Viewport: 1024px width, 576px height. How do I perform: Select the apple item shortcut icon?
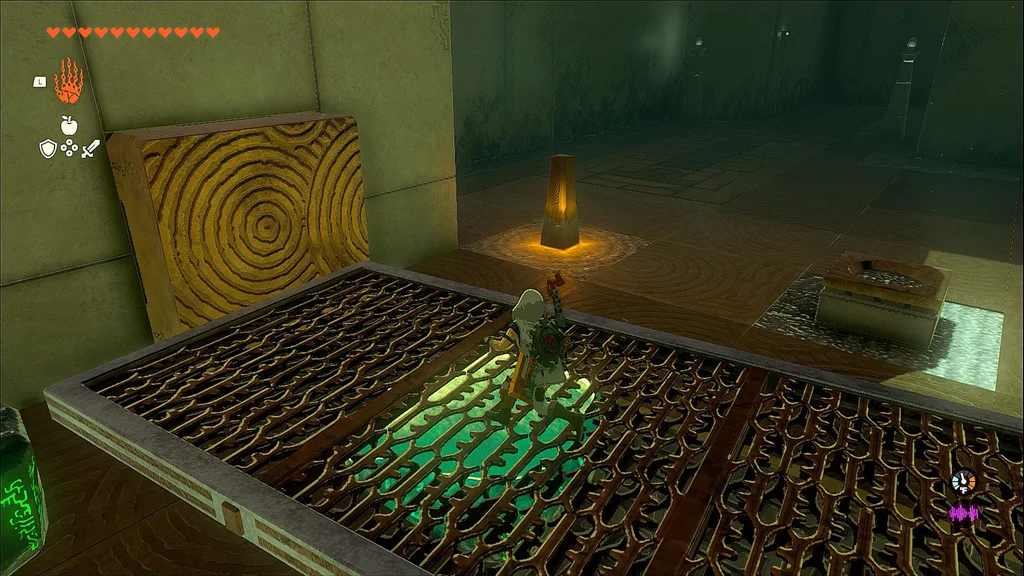pyautogui.click(x=69, y=125)
